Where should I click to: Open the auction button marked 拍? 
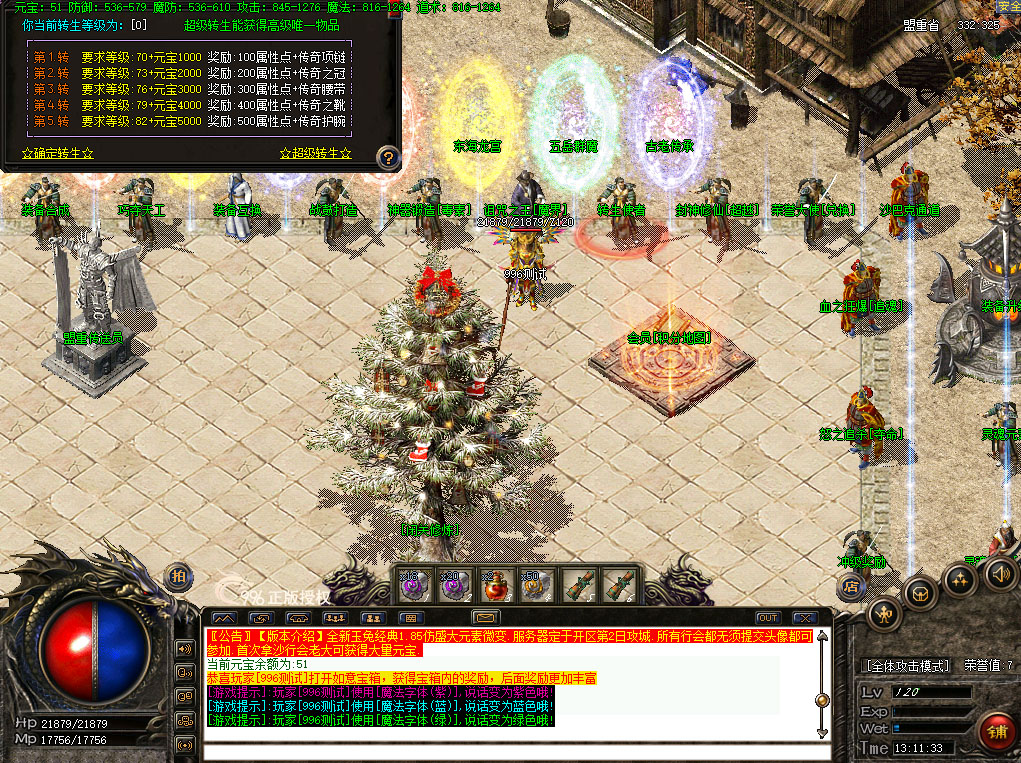tap(179, 575)
